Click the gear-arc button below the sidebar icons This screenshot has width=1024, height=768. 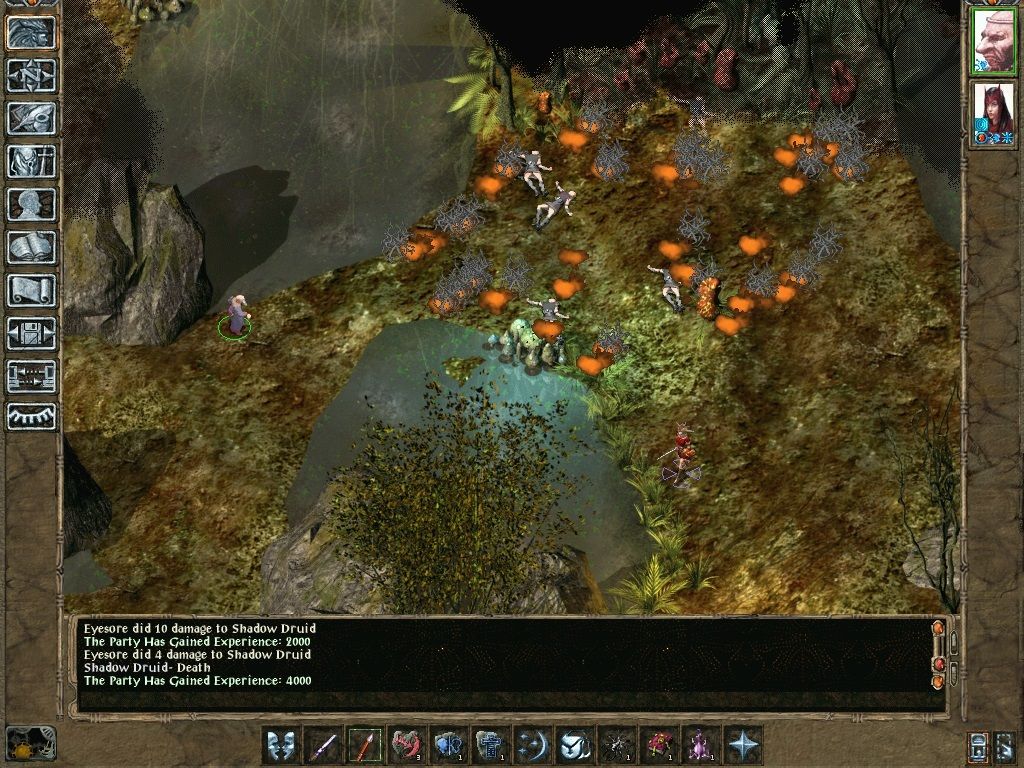coord(31,415)
